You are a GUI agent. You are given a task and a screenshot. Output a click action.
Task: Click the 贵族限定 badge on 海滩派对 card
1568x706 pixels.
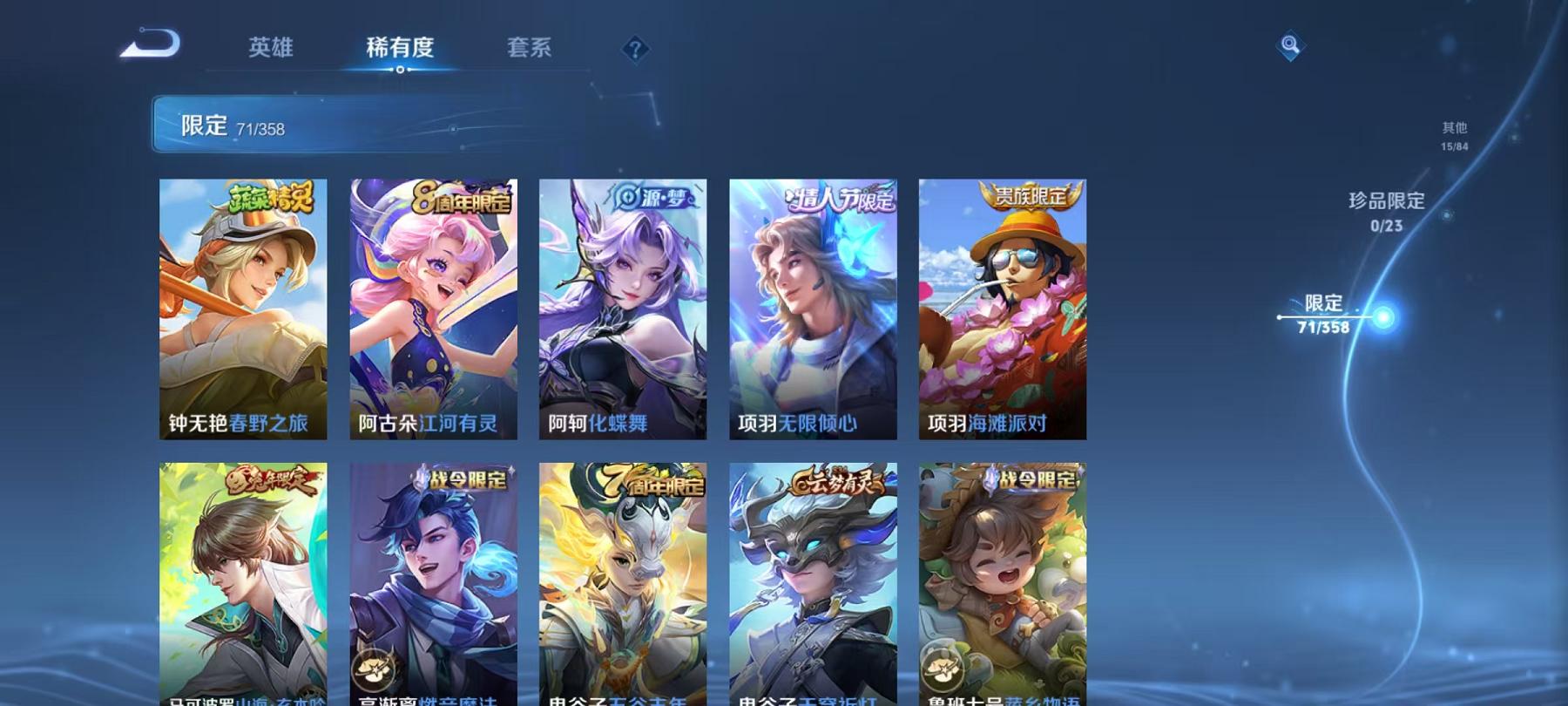pos(1034,197)
